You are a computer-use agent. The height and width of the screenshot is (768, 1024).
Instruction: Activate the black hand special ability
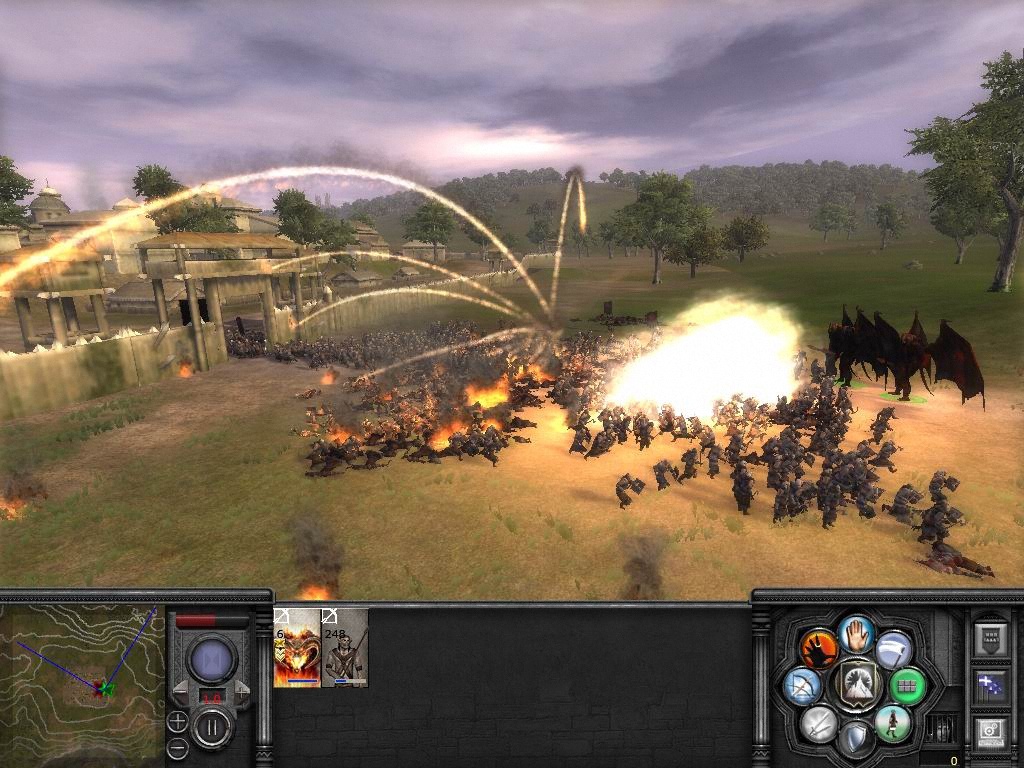point(819,648)
